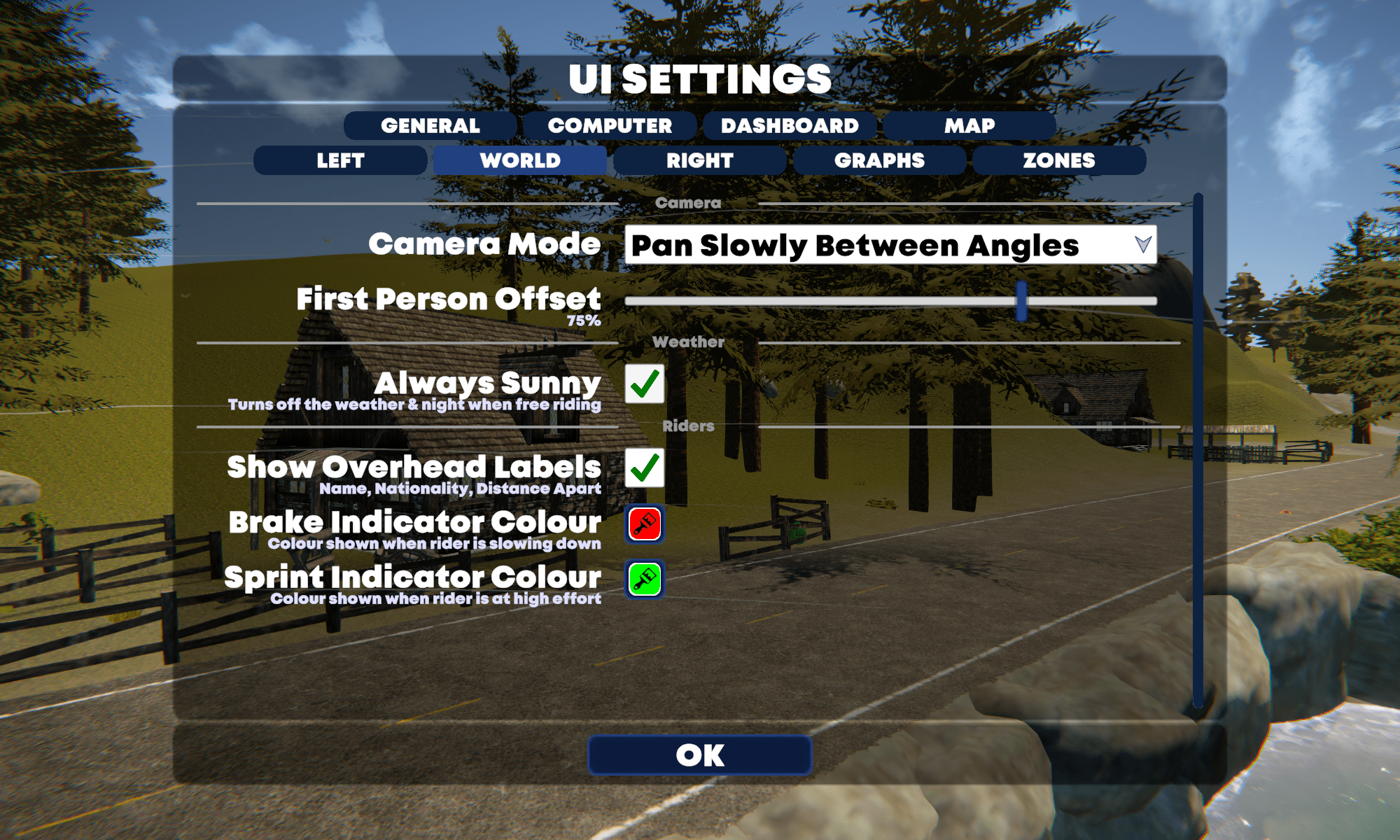Open the Camera Mode dropdown
Screen dimensions: 1400x840
pos(890,245)
